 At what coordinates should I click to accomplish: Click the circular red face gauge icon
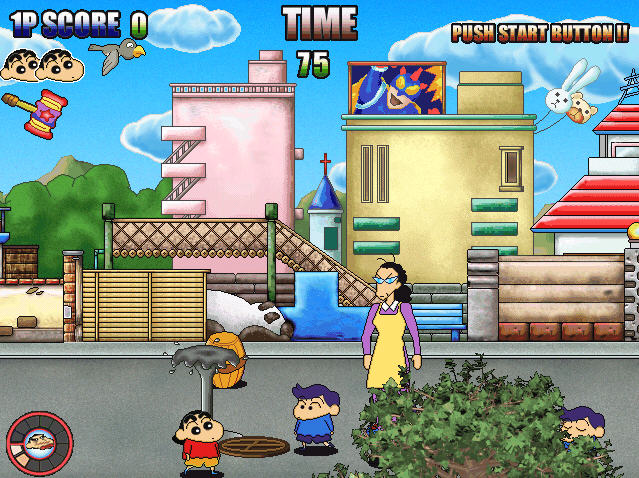pyautogui.click(x=39, y=444)
